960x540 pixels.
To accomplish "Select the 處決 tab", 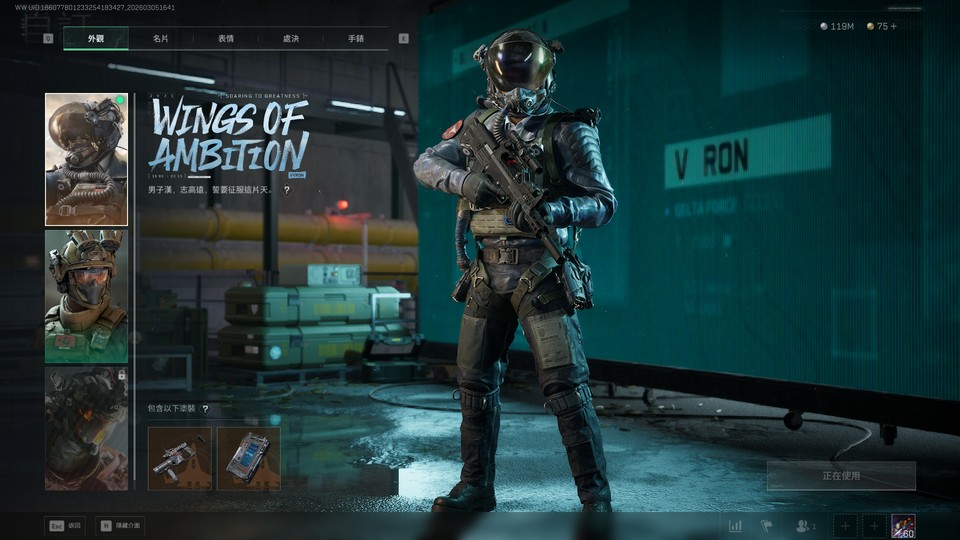I will click(x=291, y=38).
